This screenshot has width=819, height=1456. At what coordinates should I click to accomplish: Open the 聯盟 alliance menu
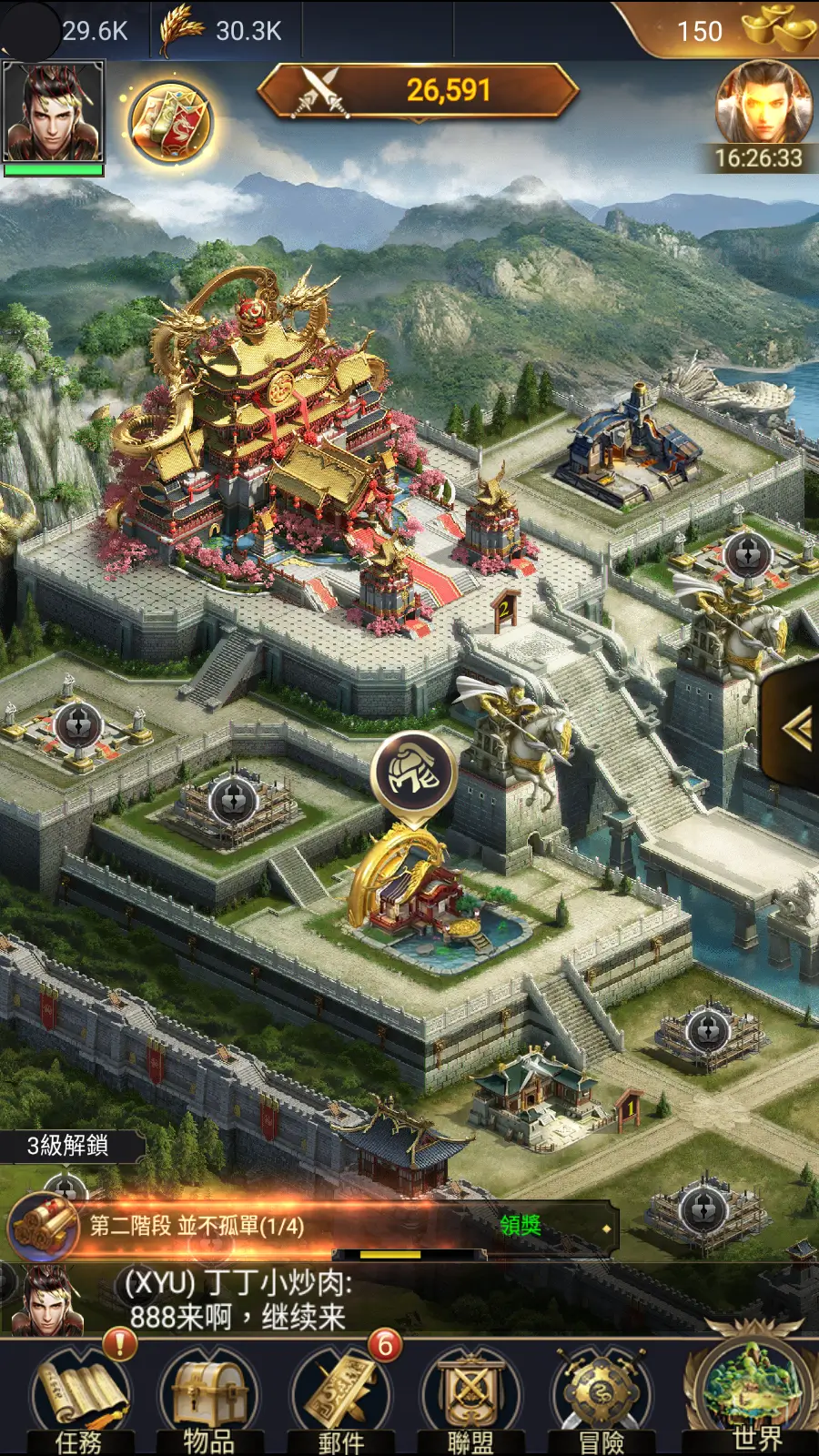[470, 1397]
